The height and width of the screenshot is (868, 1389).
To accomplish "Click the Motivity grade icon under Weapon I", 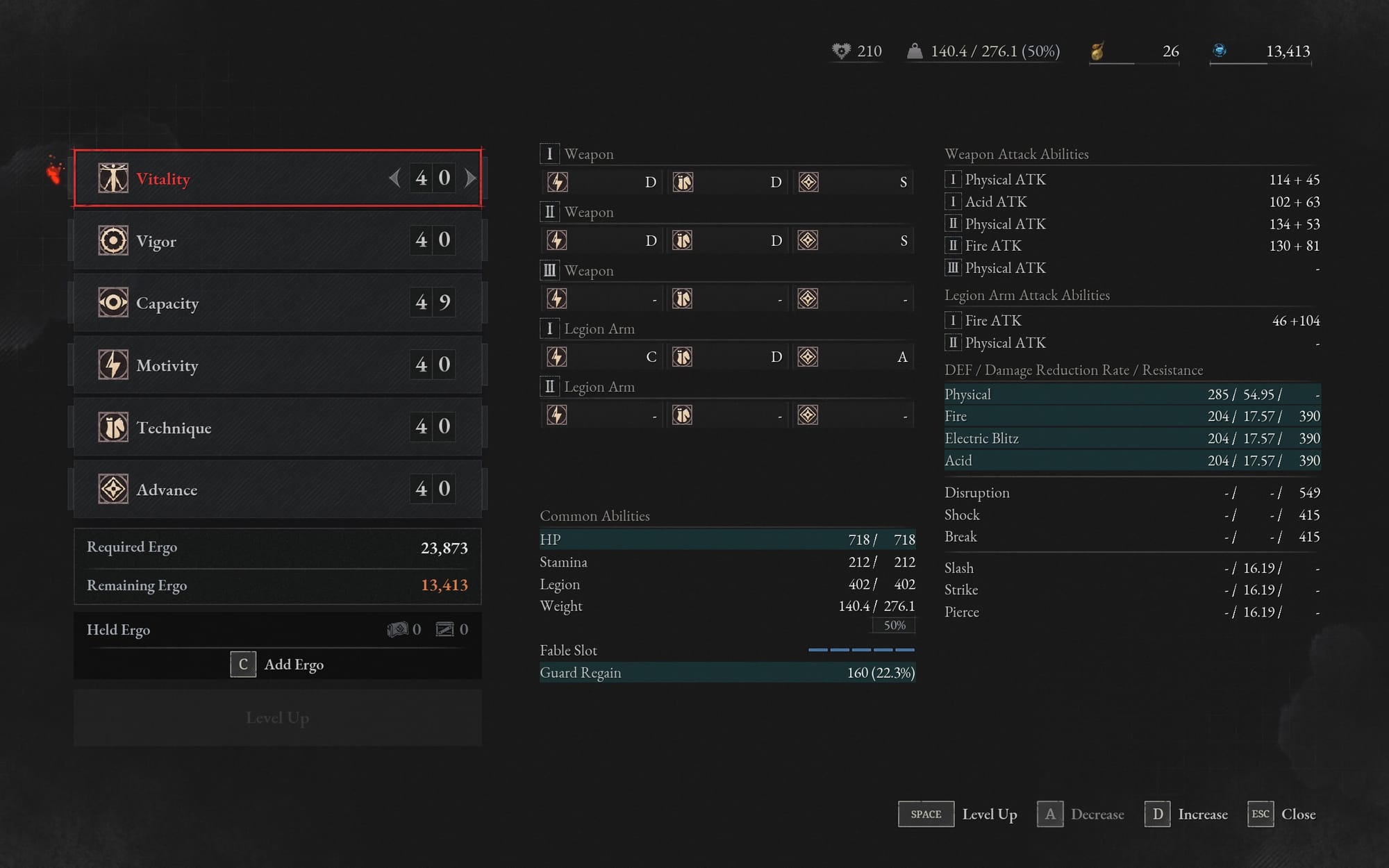I will coord(556,182).
